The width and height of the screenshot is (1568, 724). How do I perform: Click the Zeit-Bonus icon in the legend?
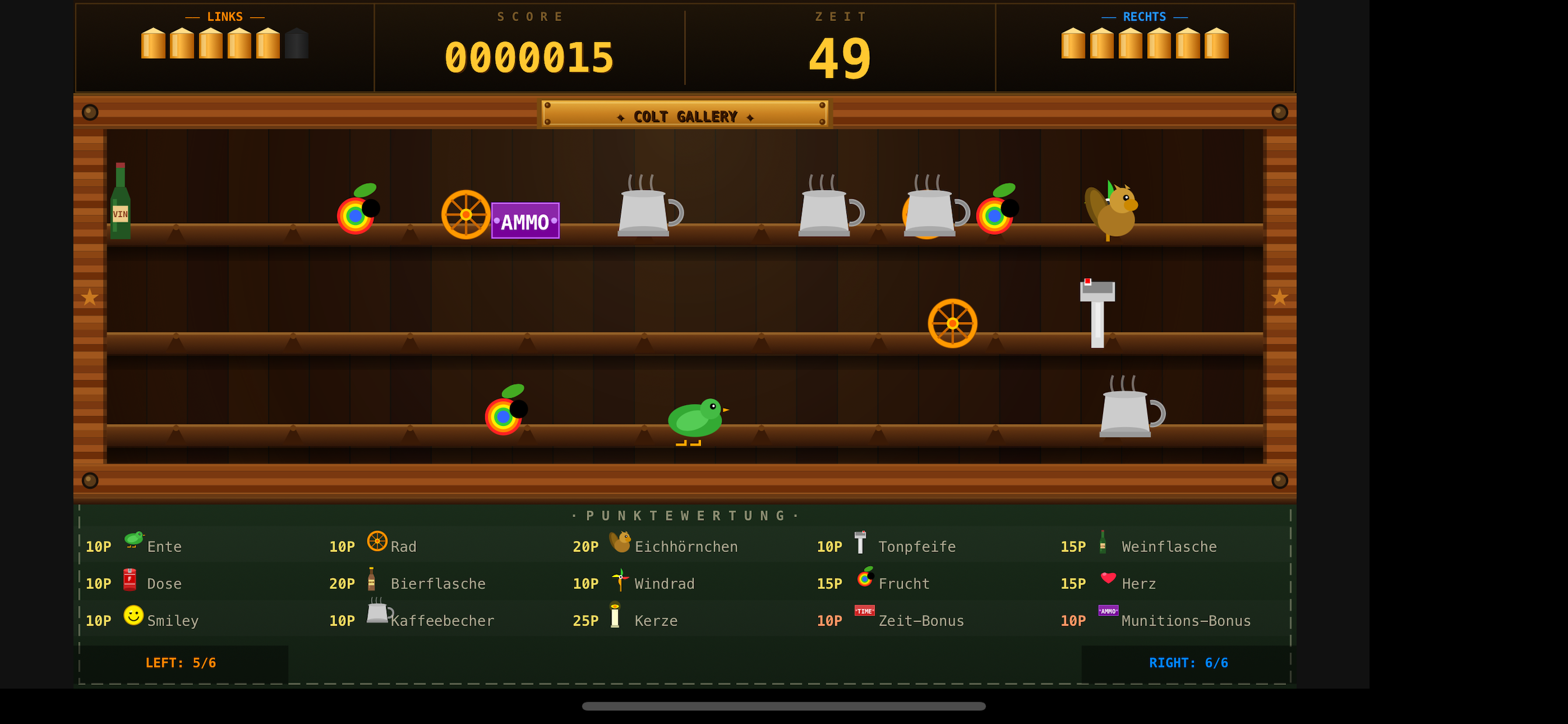(864, 611)
